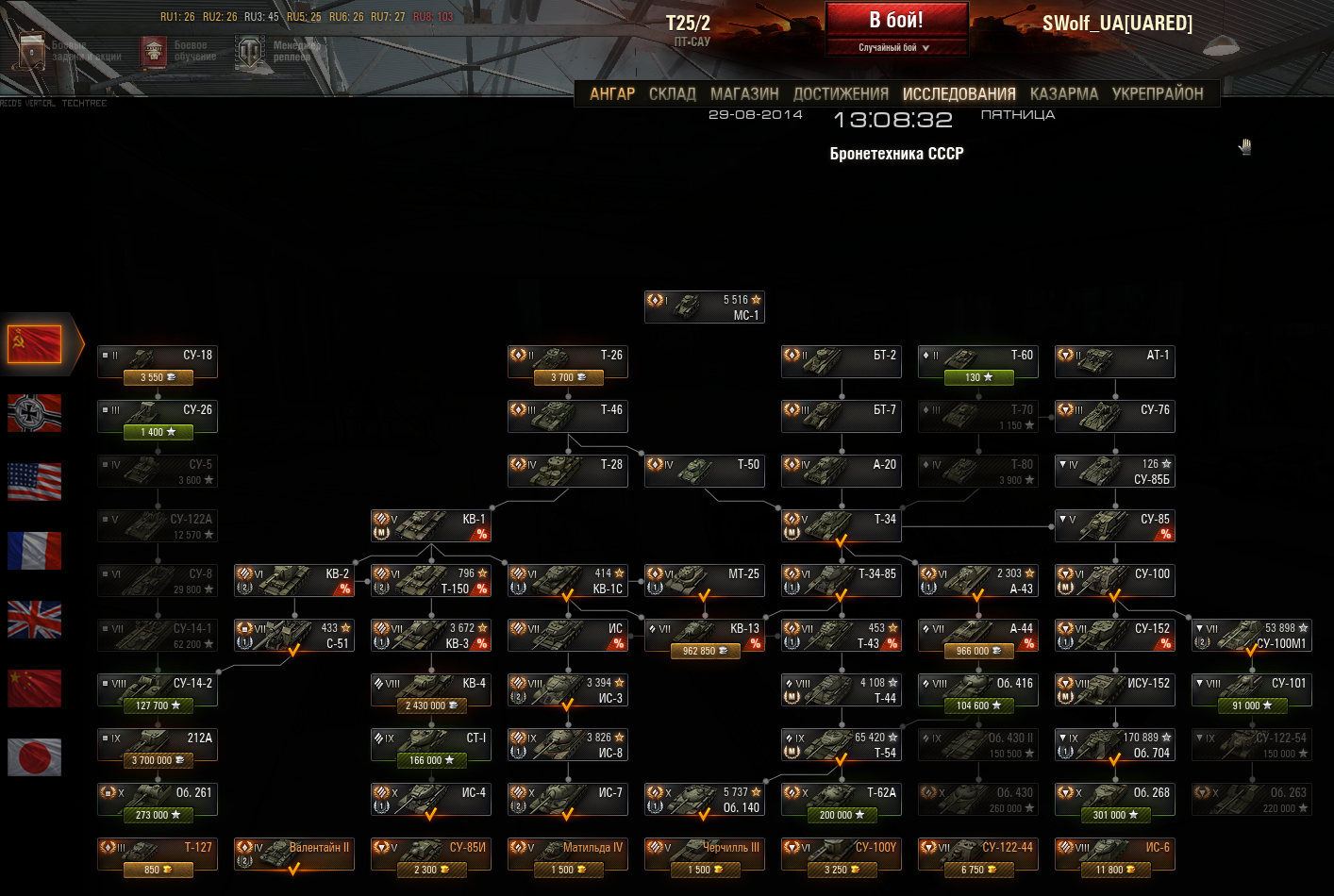Viewport: 1334px width, 896px height.
Task: Show the ДОСТИЖЕНИЯ tab
Action: (x=841, y=93)
